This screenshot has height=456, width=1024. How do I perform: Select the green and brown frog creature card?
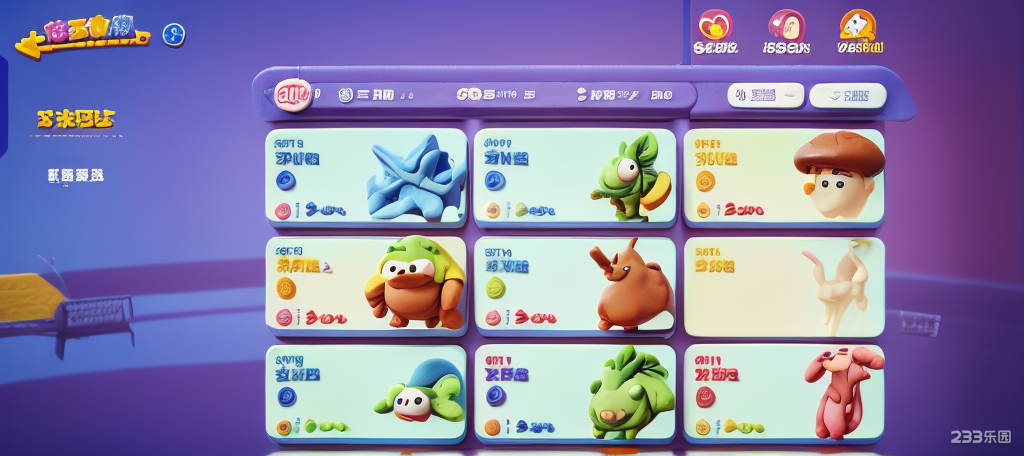click(366, 284)
